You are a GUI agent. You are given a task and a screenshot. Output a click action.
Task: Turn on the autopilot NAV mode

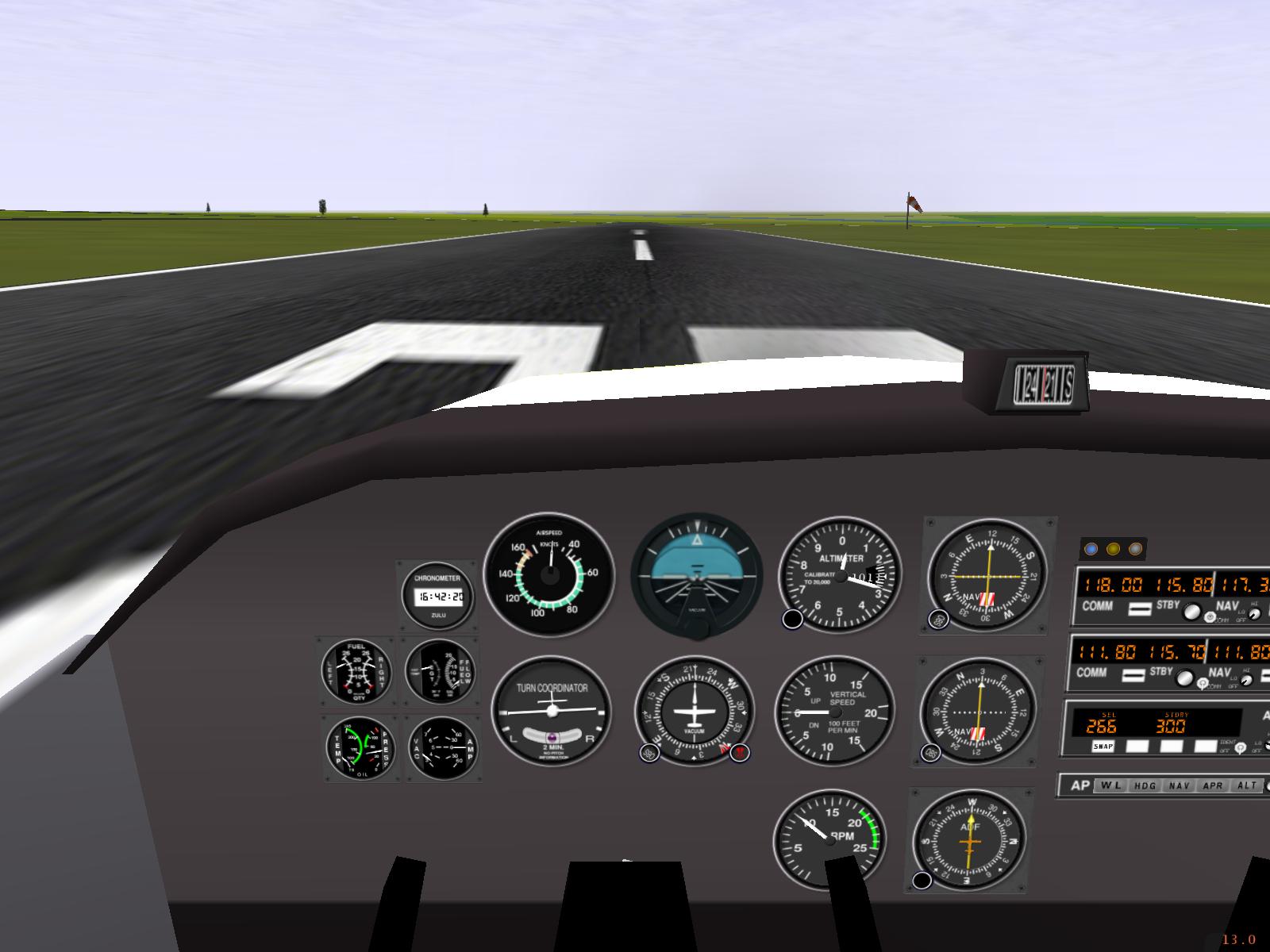point(1180,785)
